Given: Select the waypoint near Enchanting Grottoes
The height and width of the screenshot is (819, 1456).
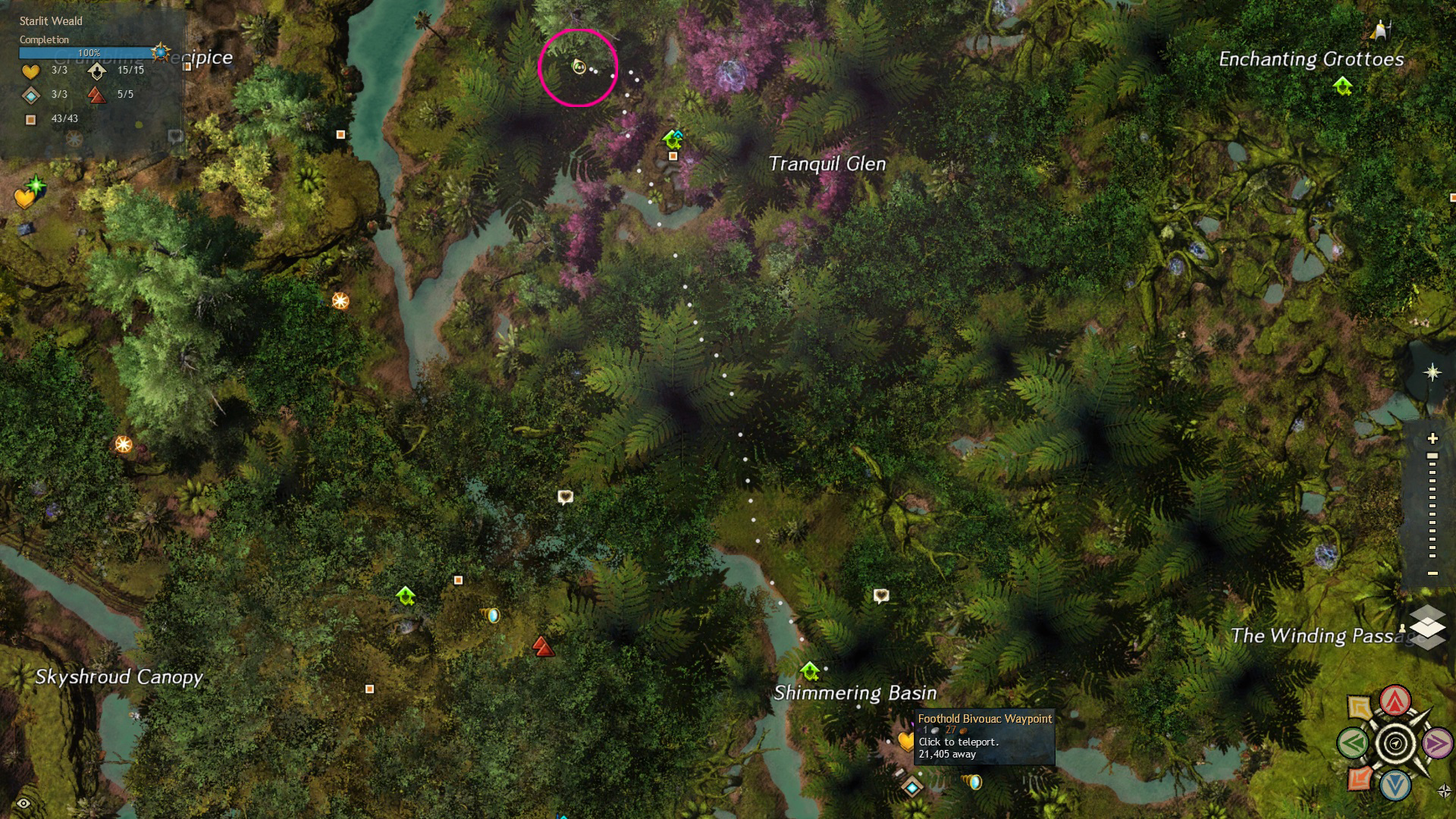Looking at the screenshot, I should pyautogui.click(x=1342, y=86).
